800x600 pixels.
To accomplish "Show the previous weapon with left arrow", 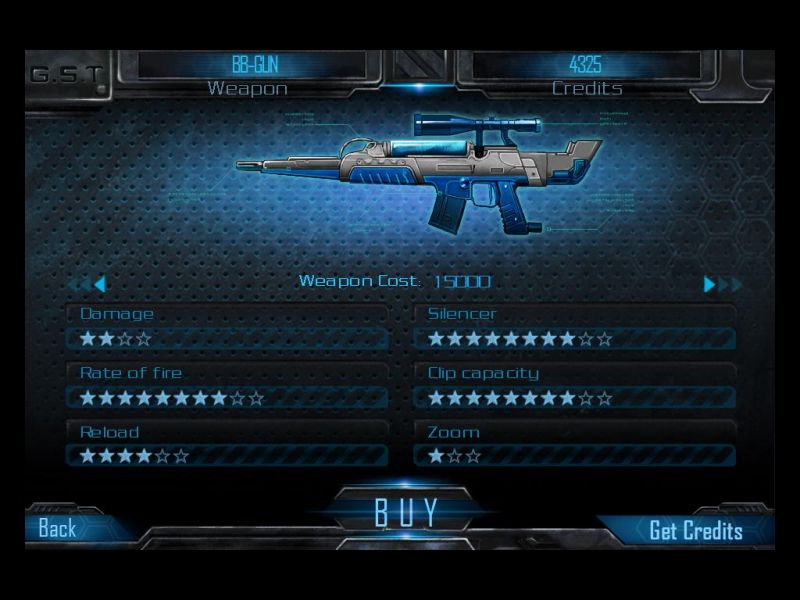I will tap(98, 284).
